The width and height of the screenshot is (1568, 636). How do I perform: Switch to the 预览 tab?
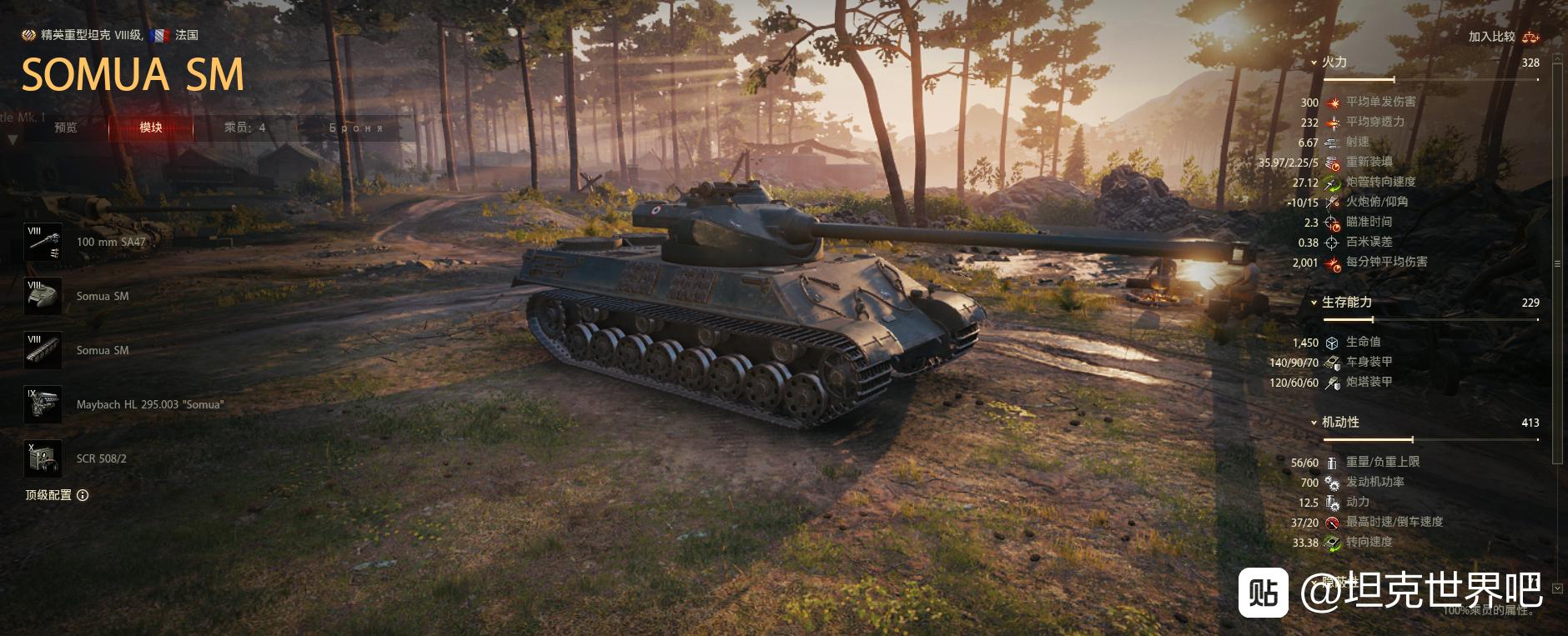tap(66, 128)
